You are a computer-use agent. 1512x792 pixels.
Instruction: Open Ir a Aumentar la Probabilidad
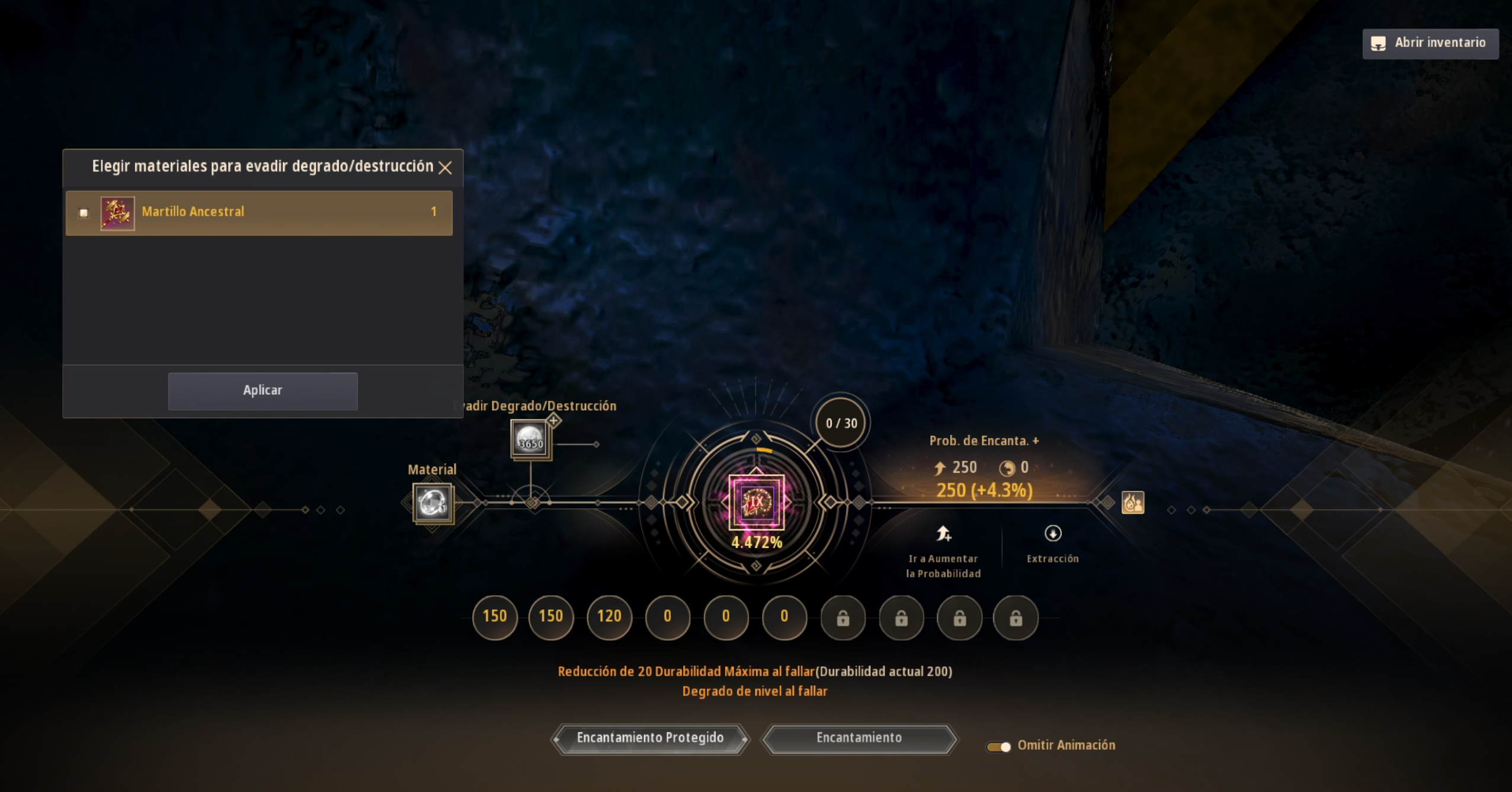tap(943, 551)
